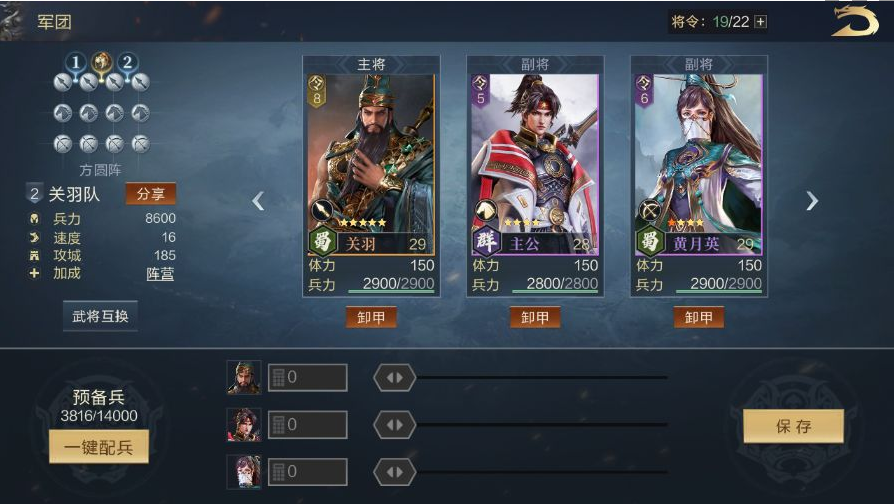Remove armor under 黄月英 card
The image size is (894, 504).
tap(698, 317)
